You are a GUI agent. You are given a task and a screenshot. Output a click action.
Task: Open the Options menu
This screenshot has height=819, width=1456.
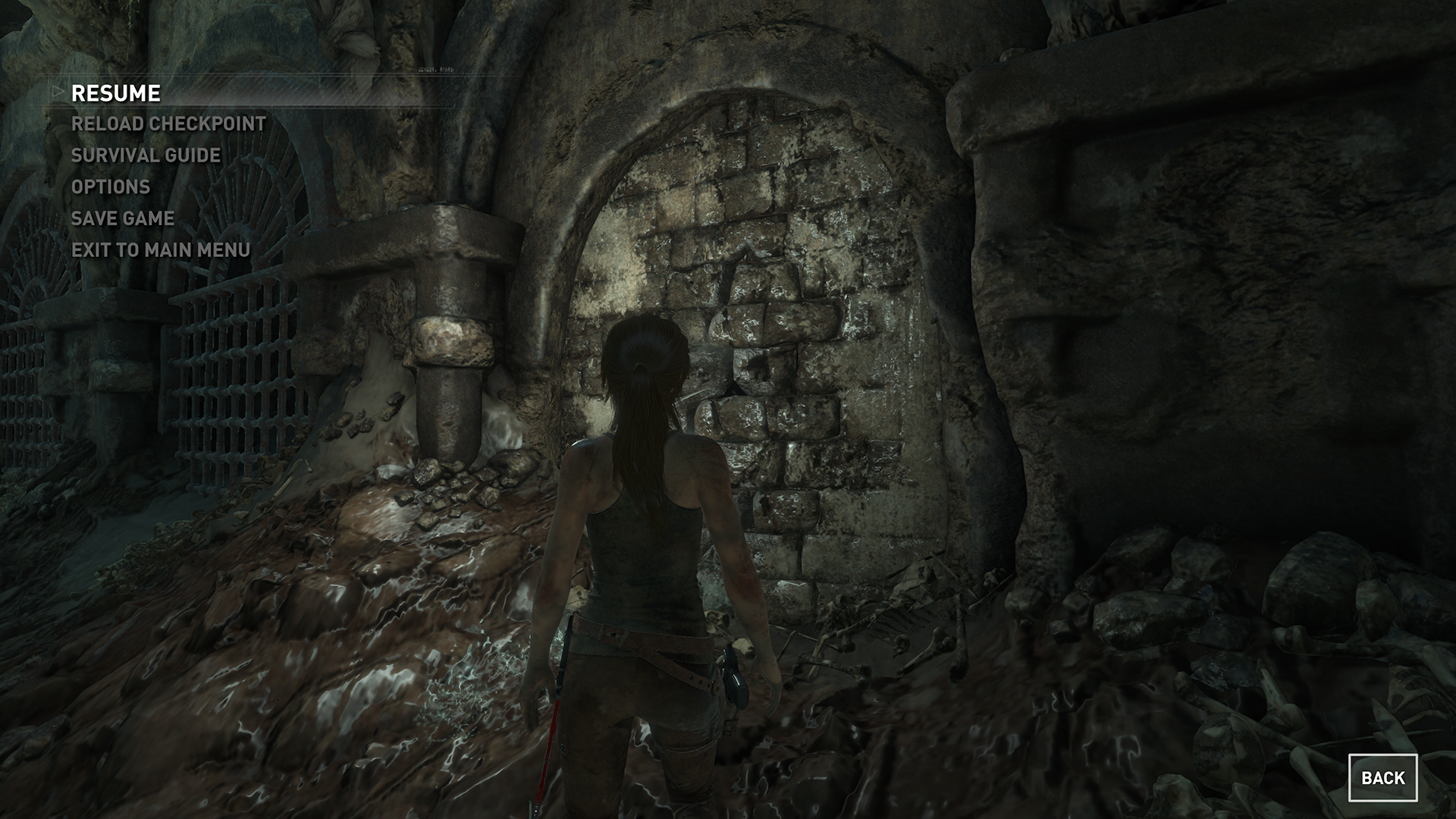(111, 187)
